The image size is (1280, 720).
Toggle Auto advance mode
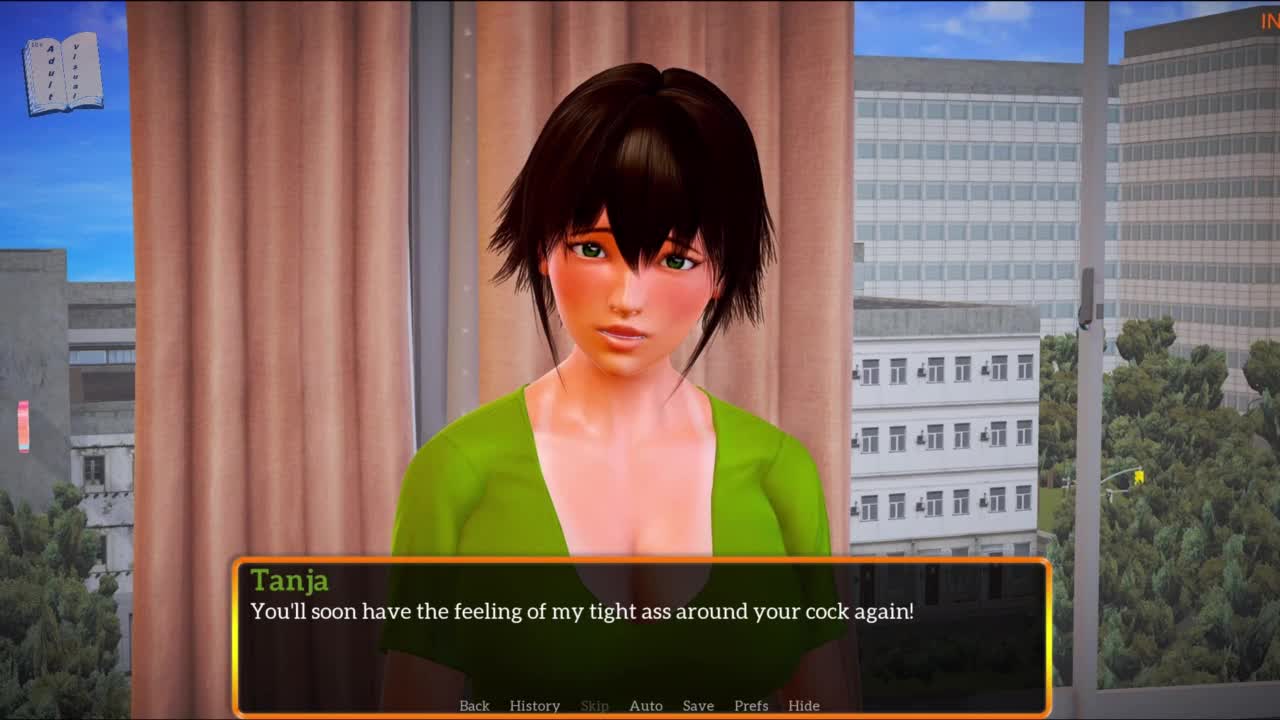click(x=645, y=706)
